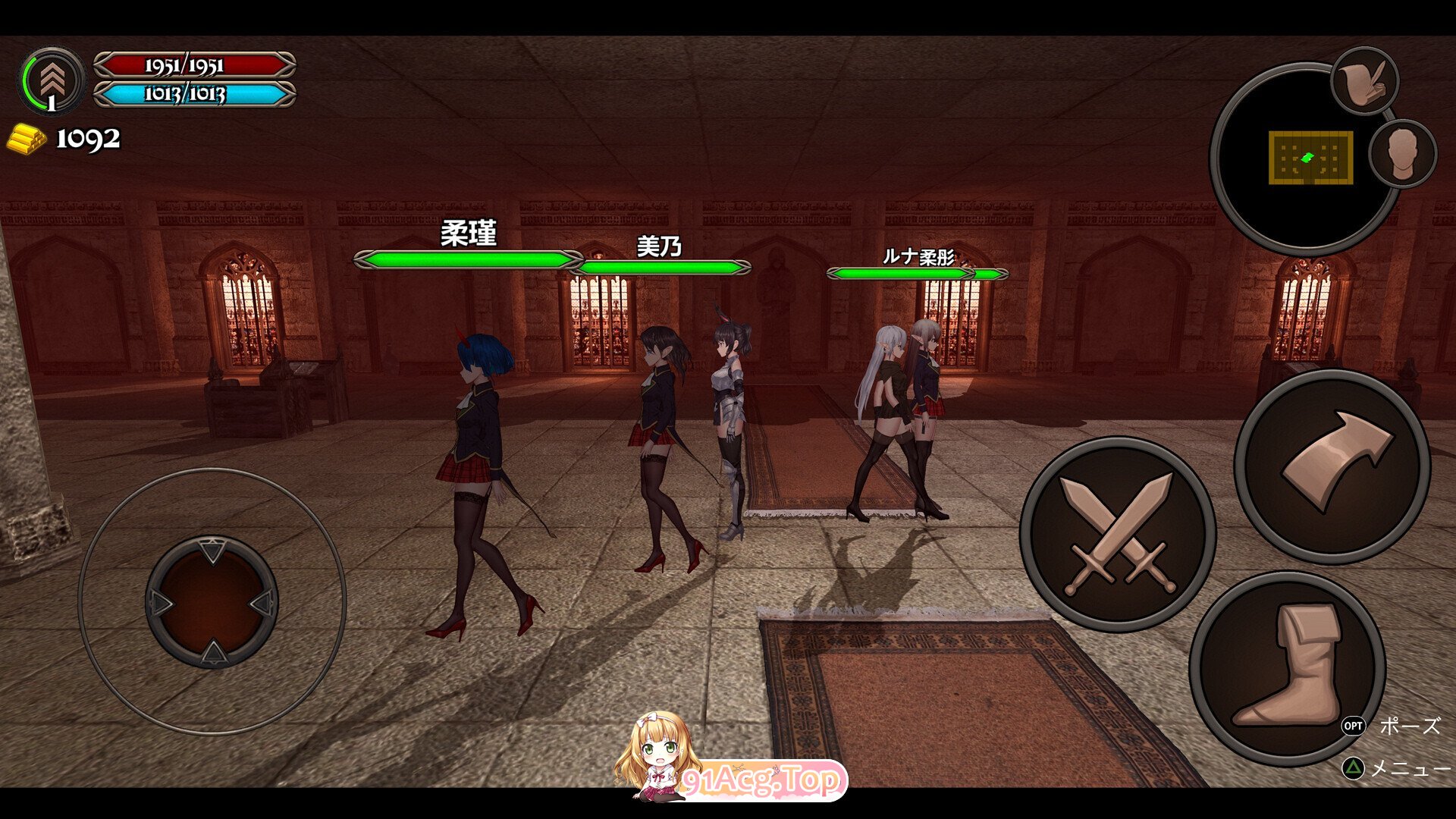Visit the 91Acg.Top watermark link
This screenshot has height=819, width=1456.
(x=761, y=780)
